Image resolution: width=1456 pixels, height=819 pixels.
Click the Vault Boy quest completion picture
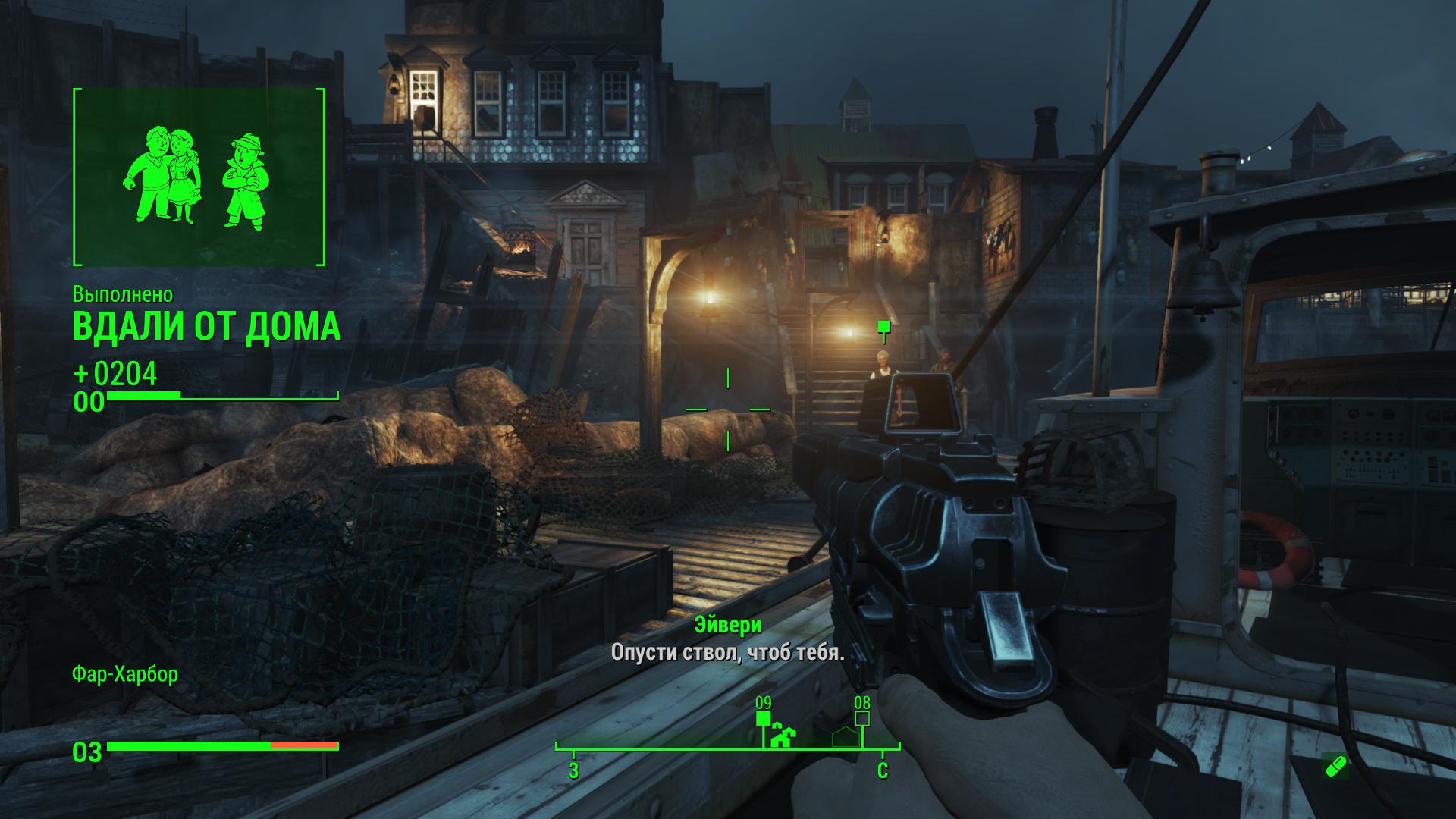199,177
